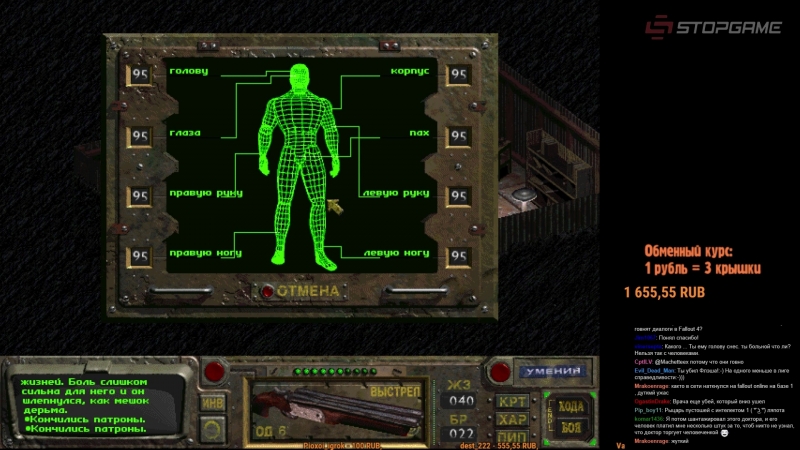Cancel the targeted shot with ОТМЕНА
Viewport: 800px width, 450px height.
pos(308,291)
